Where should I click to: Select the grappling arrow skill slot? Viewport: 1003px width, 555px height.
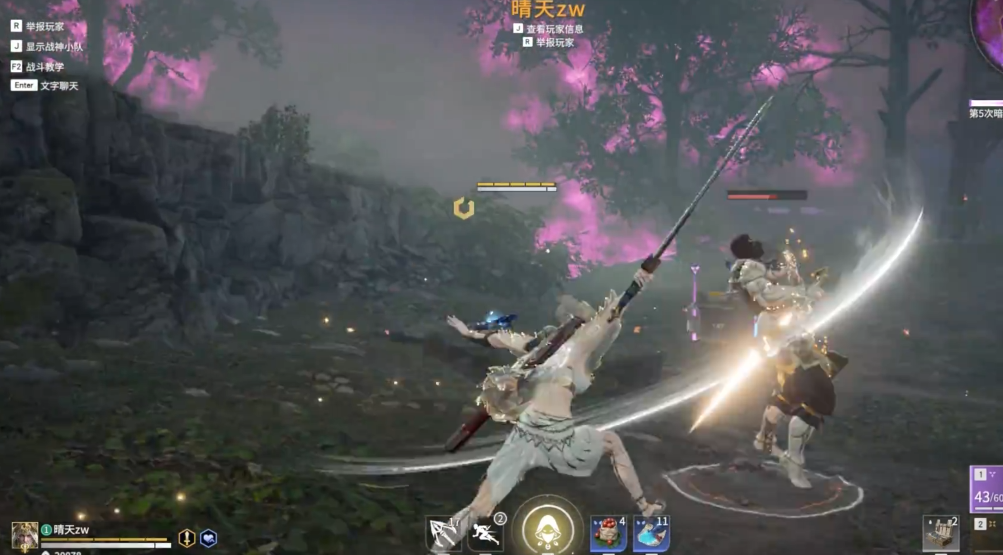click(443, 532)
